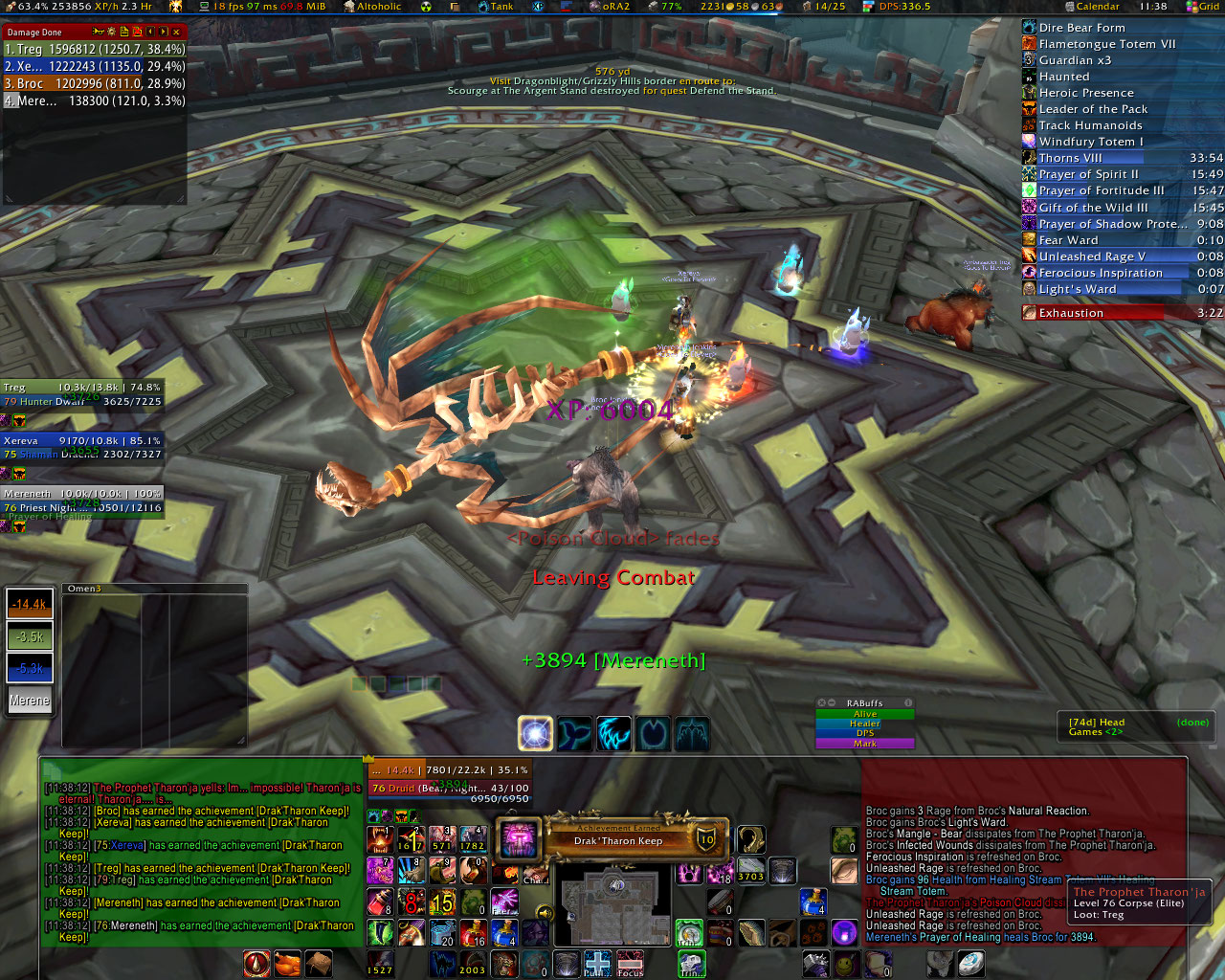Image resolution: width=1225 pixels, height=980 pixels.
Task: Close the Damage Done meter window
Action: pyautogui.click(x=176, y=32)
